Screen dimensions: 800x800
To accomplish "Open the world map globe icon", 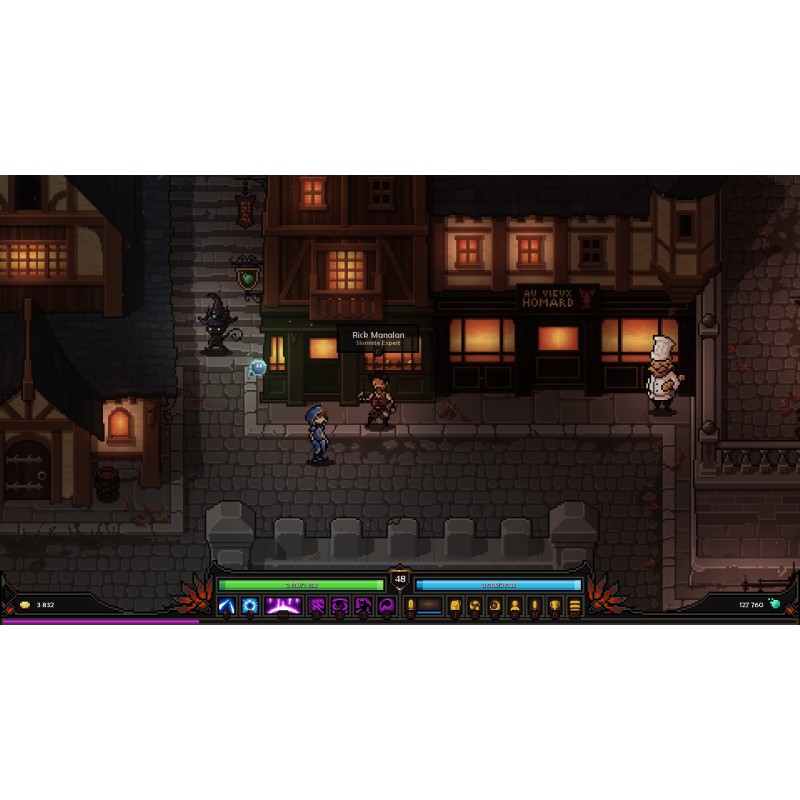I will coord(474,606).
